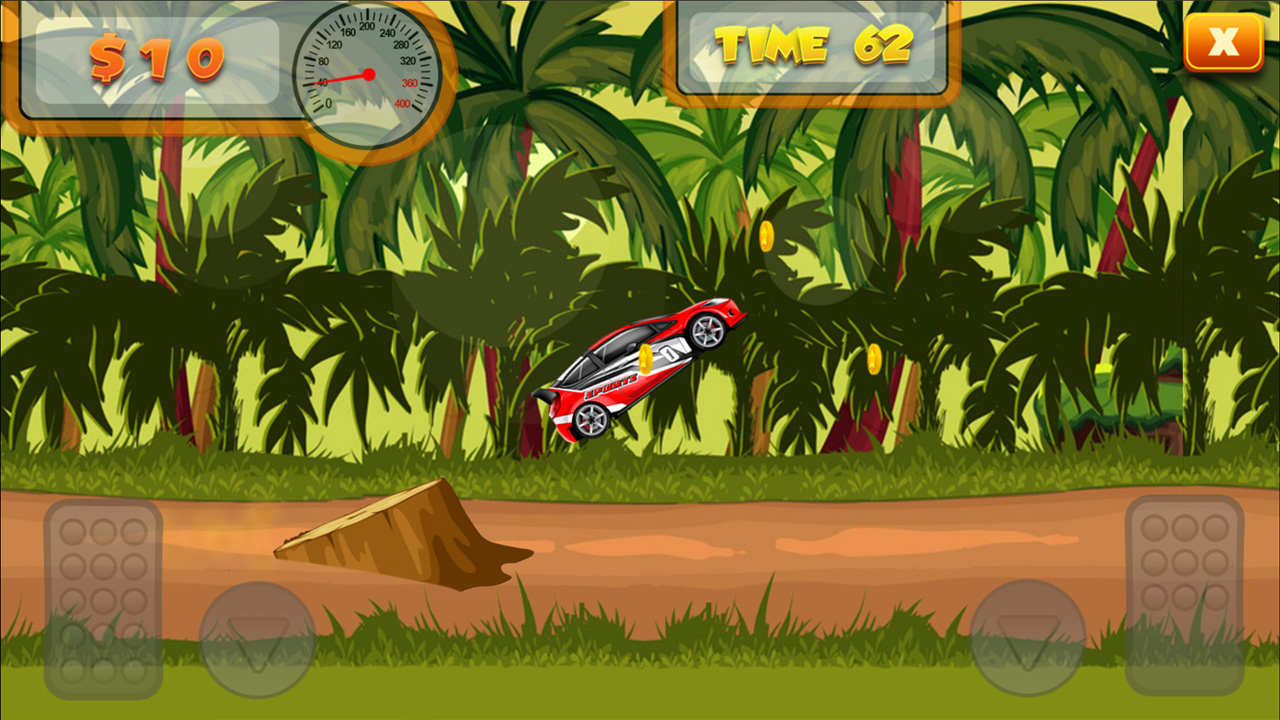Tap the coin floating above the treetops
1280x720 pixels.
pyautogui.click(x=766, y=236)
